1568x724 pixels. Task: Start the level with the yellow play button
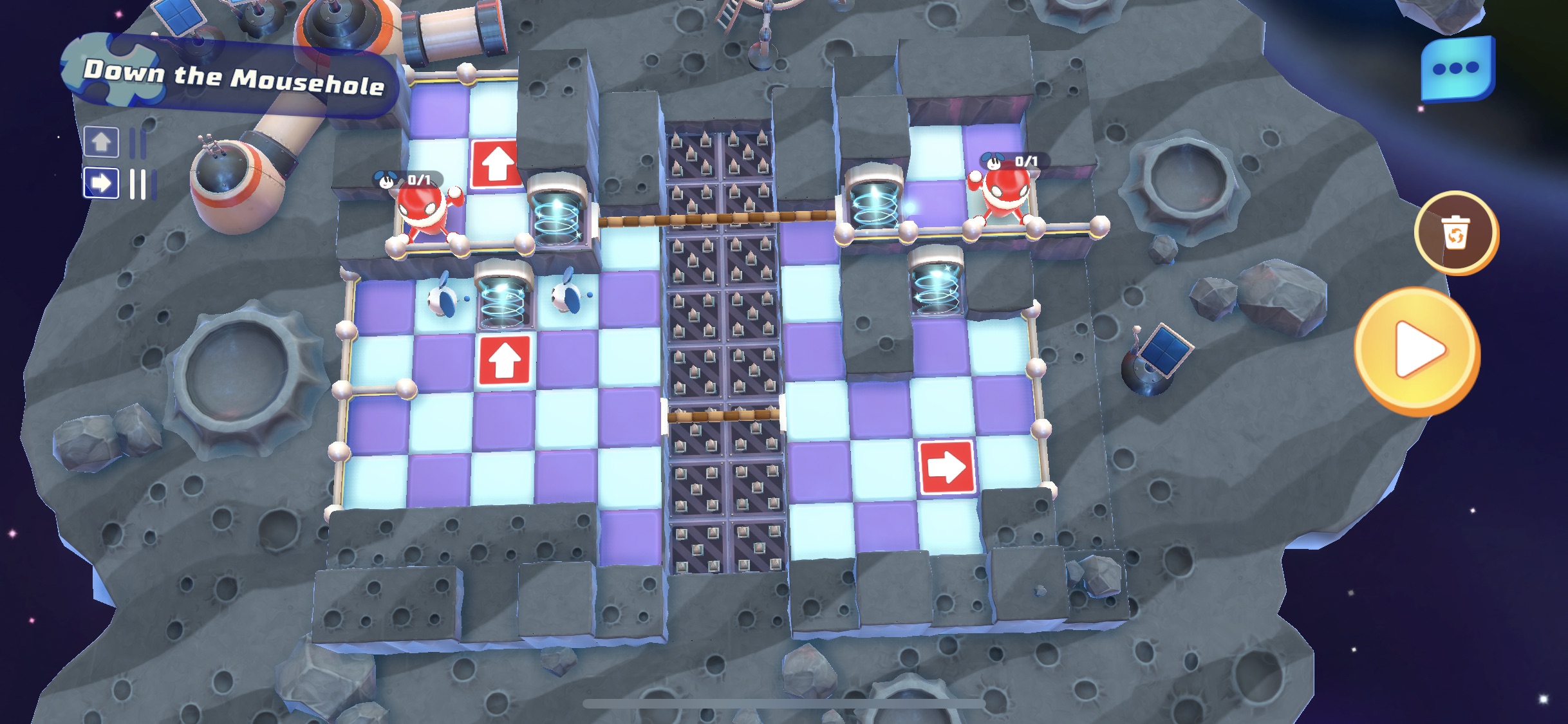click(x=1417, y=351)
